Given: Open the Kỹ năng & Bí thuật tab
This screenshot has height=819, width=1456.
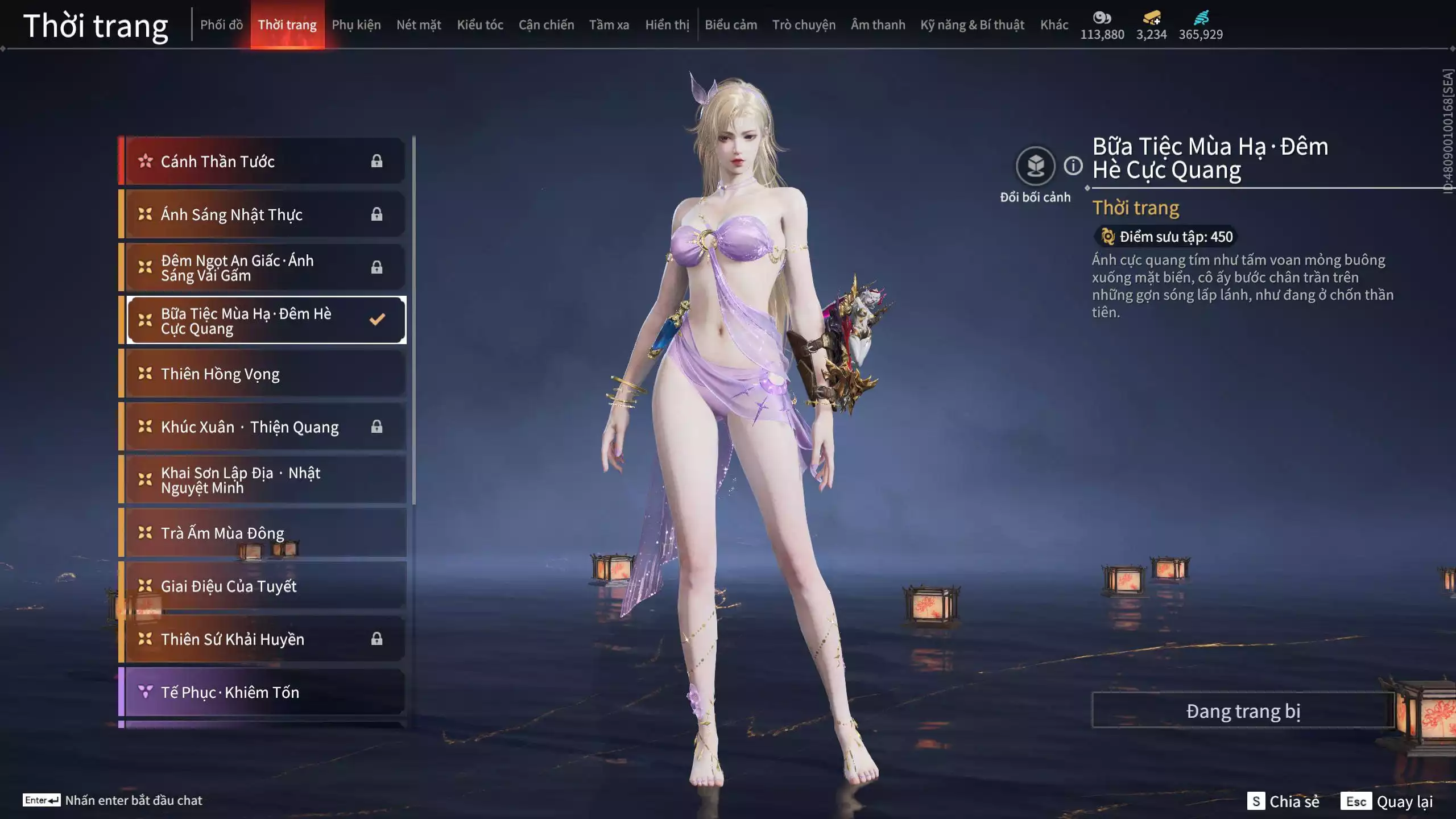Looking at the screenshot, I should coord(972,24).
